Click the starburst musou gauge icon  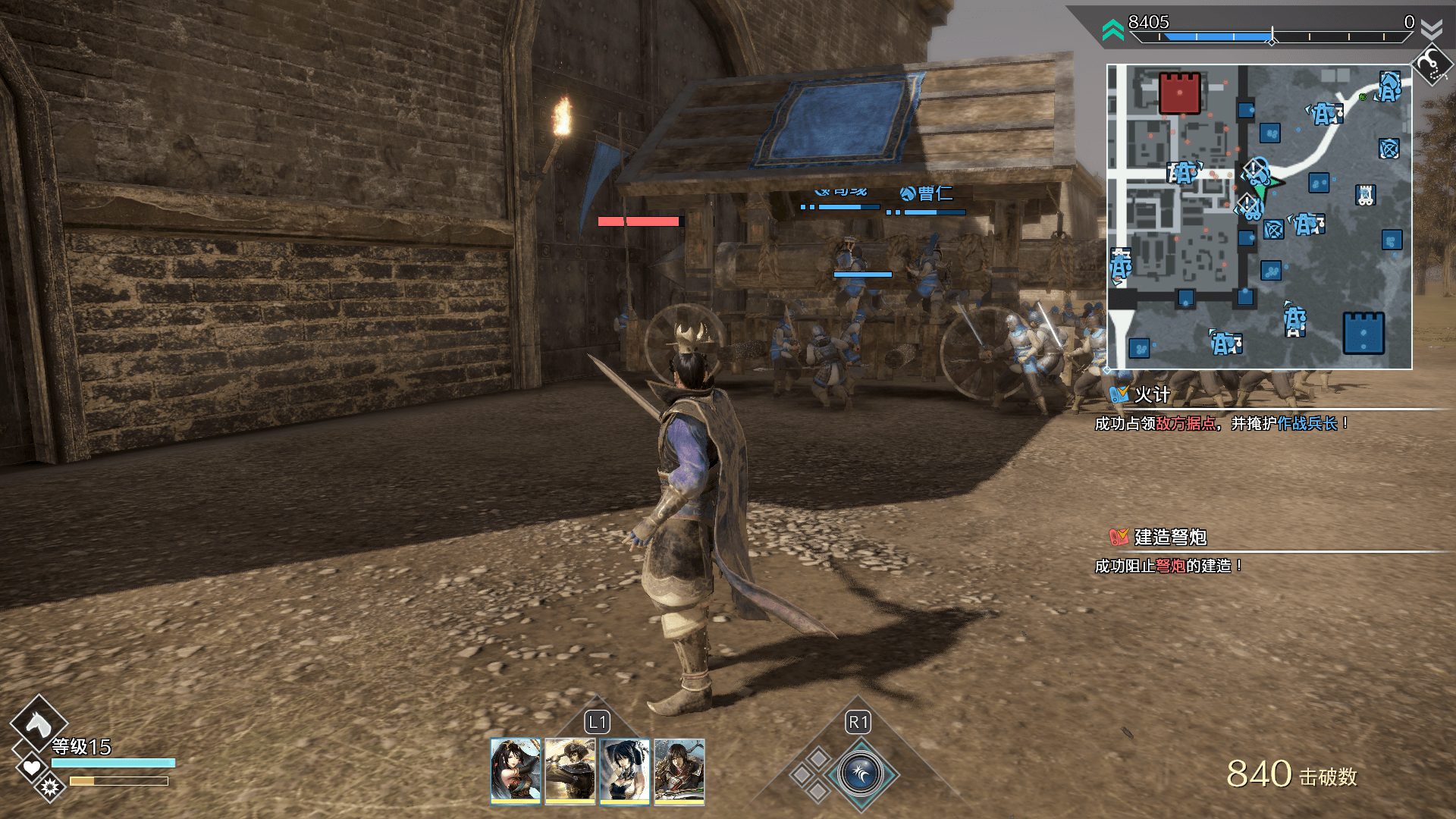click(50, 786)
